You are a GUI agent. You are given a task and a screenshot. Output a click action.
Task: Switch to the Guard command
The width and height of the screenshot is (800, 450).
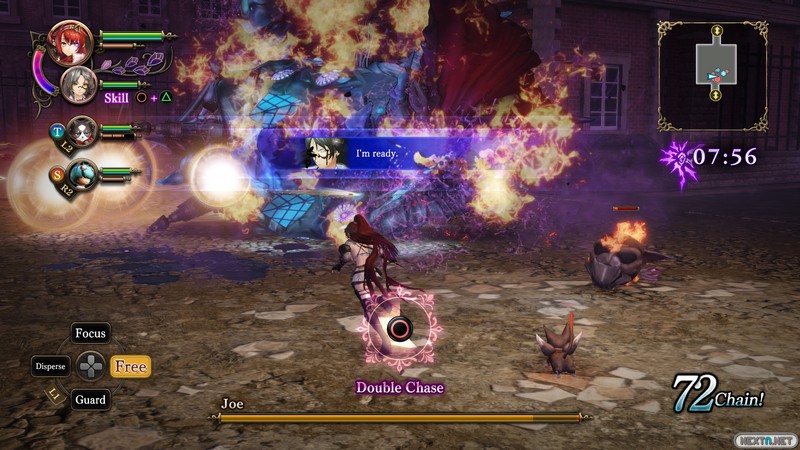click(x=90, y=399)
